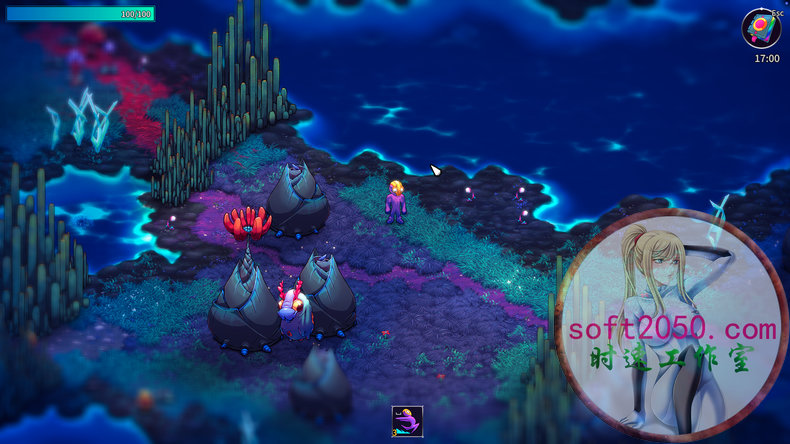Image resolution: width=790 pixels, height=444 pixels.
Task: Activate the dash sprint ability
Action: [x=407, y=421]
